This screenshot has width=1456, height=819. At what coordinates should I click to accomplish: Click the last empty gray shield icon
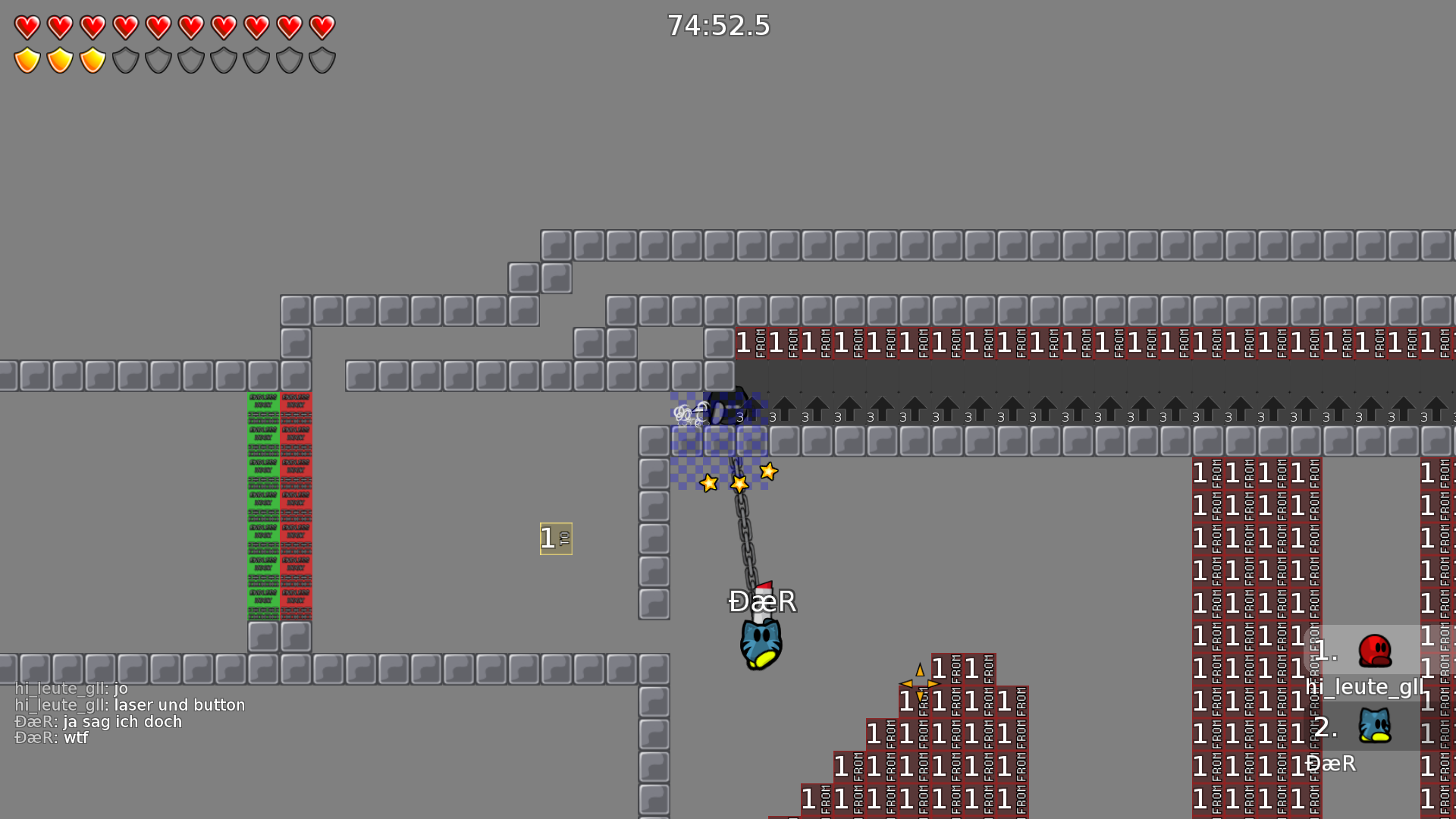[x=322, y=60]
